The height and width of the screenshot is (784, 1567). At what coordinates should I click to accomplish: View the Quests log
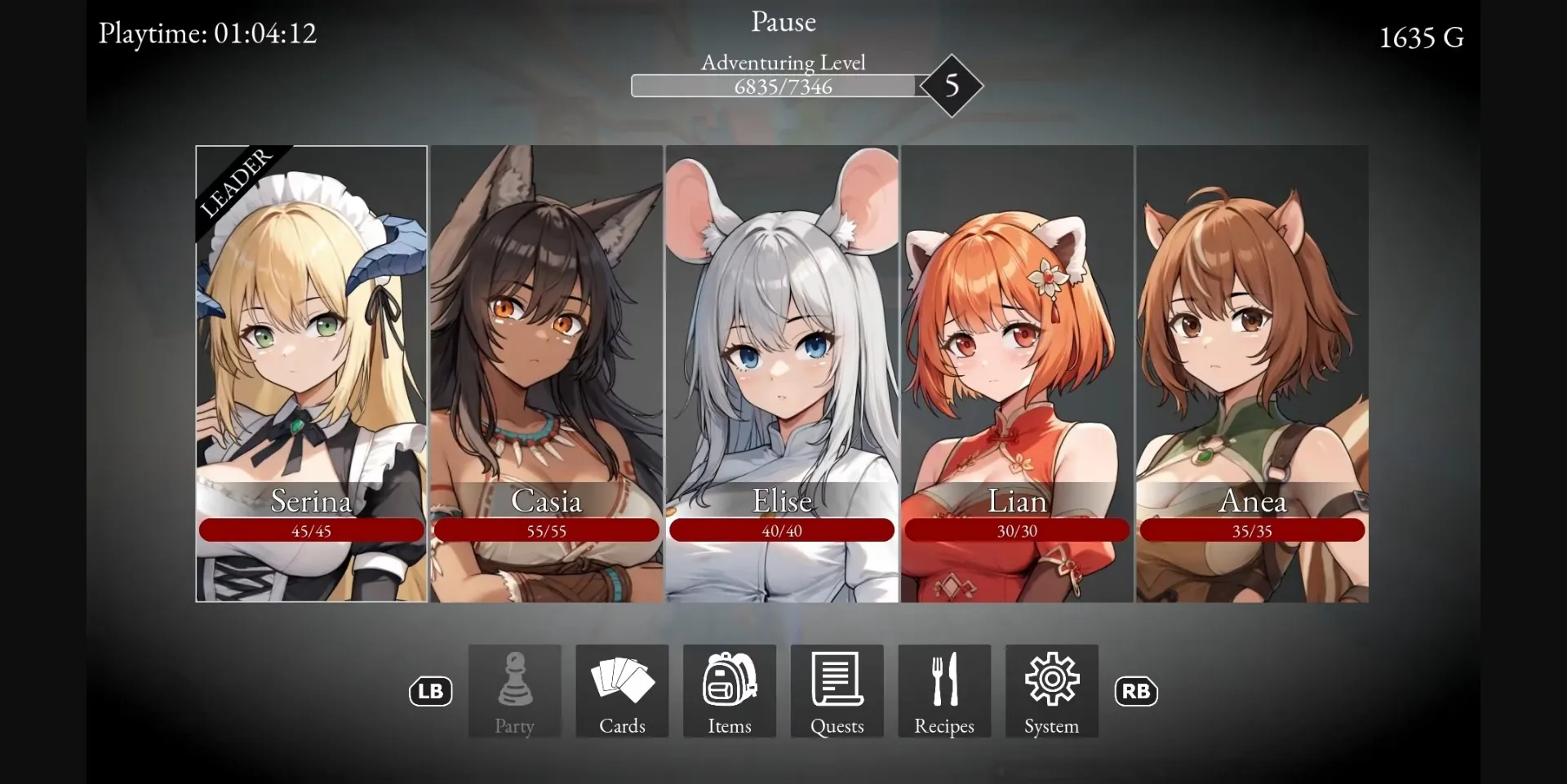pyautogui.click(x=836, y=692)
